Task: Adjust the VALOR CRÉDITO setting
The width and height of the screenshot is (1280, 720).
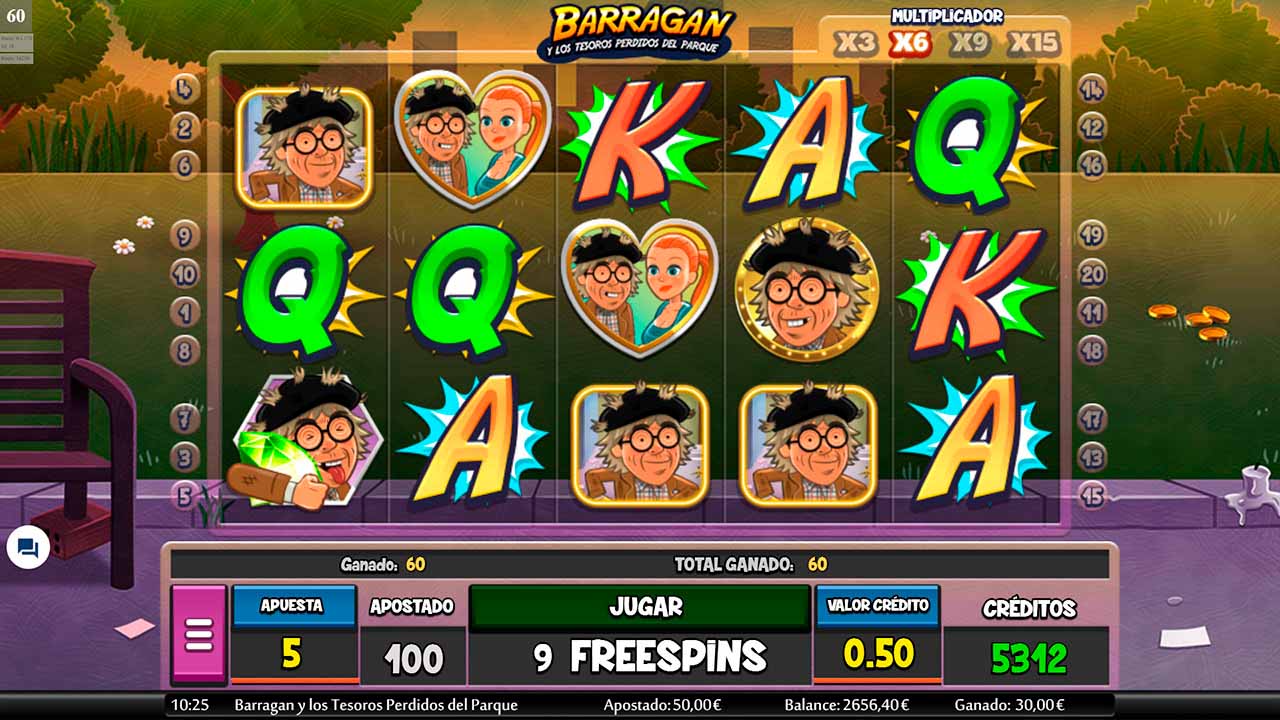Action: point(877,605)
